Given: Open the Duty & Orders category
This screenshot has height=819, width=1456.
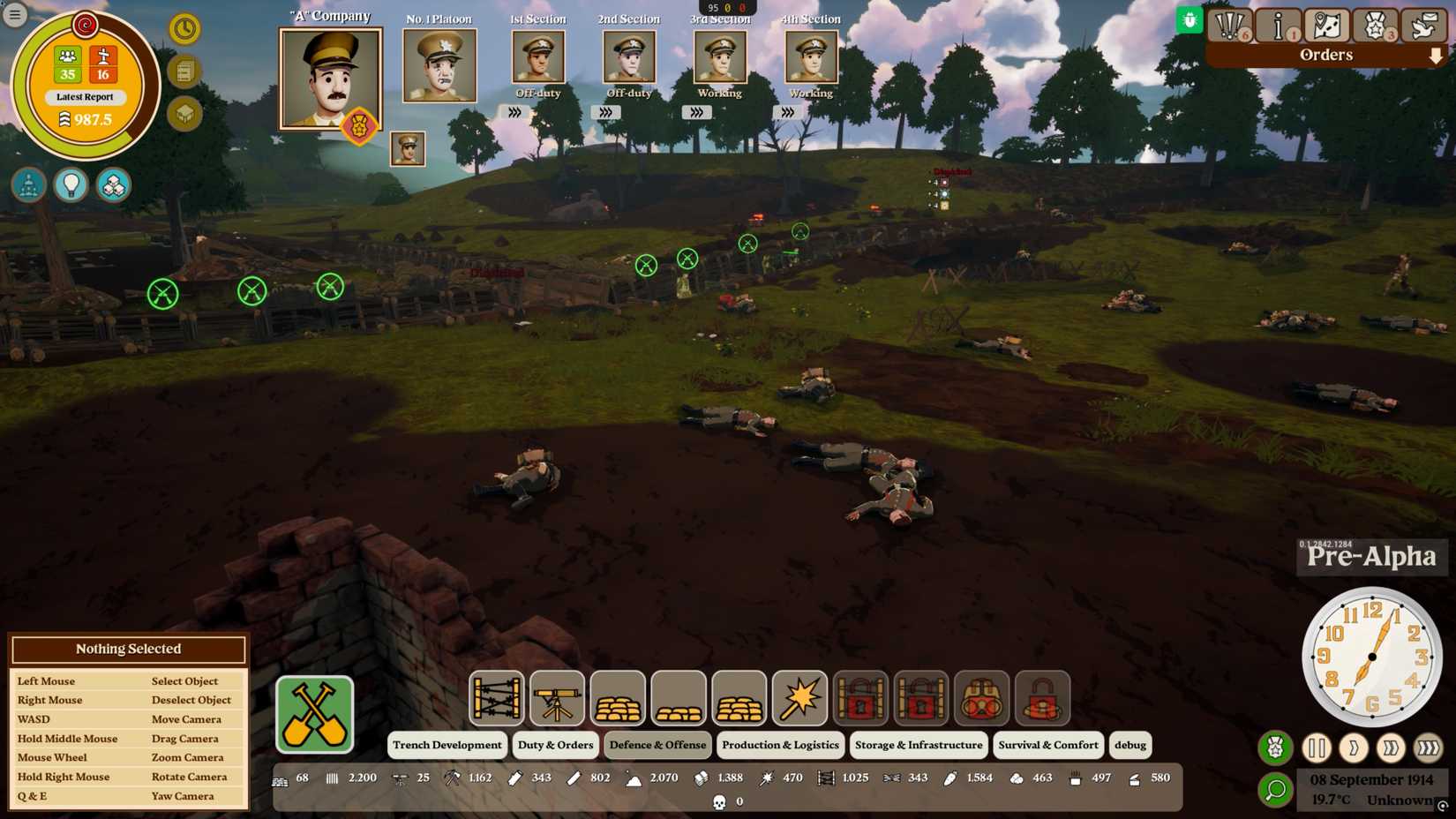Looking at the screenshot, I should point(554,745).
